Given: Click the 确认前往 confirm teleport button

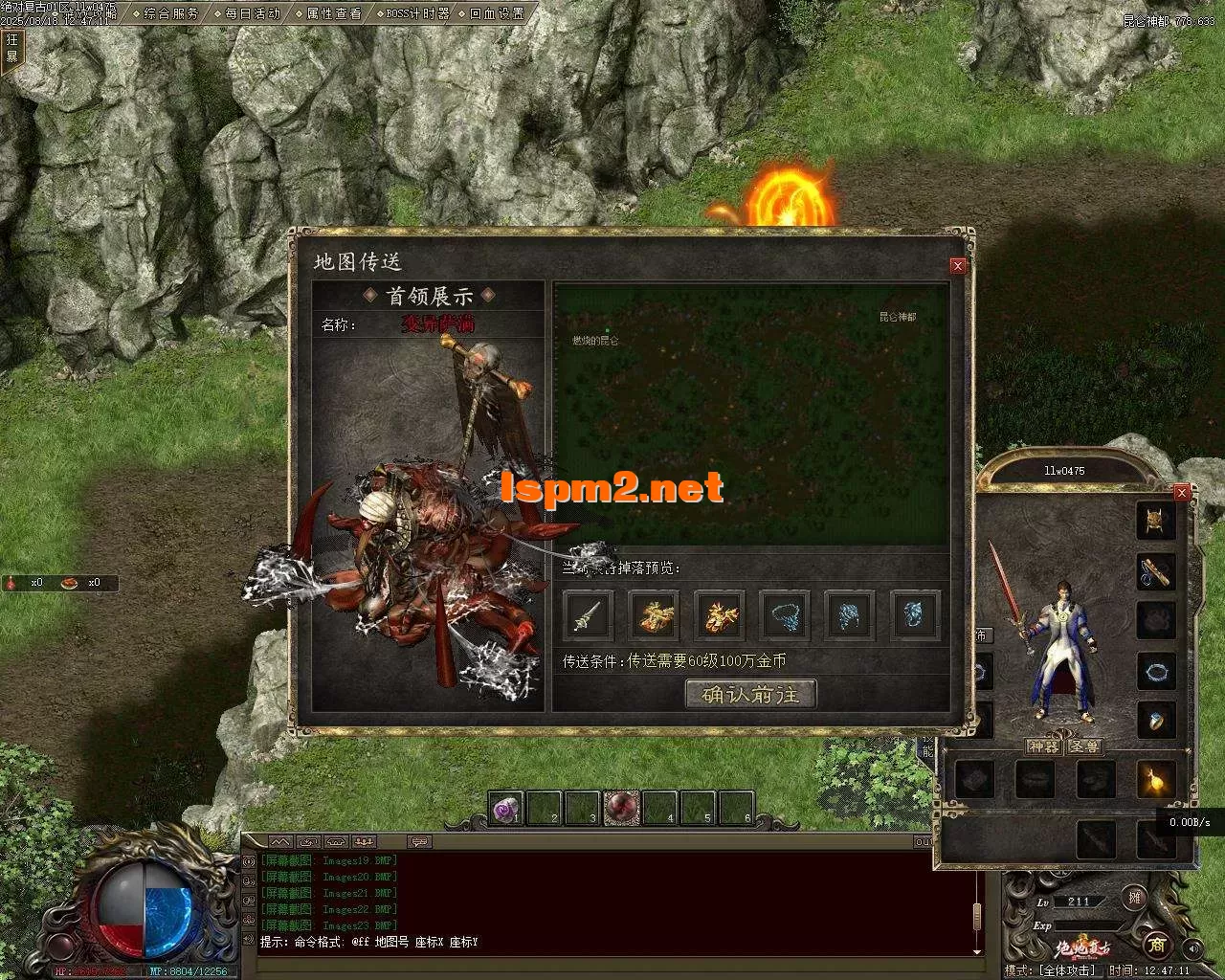Looking at the screenshot, I should point(750,695).
